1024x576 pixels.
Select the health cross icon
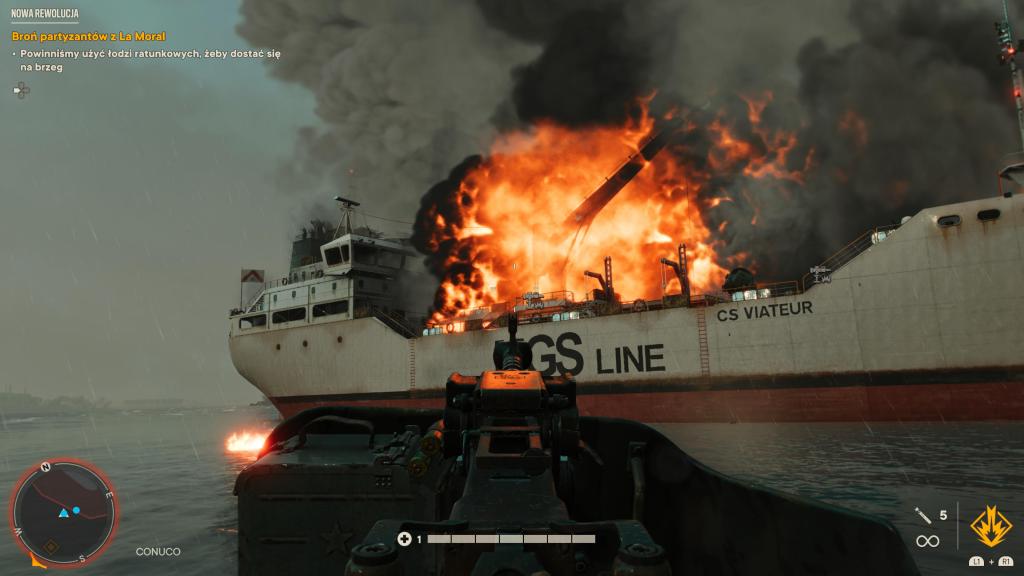[404, 539]
